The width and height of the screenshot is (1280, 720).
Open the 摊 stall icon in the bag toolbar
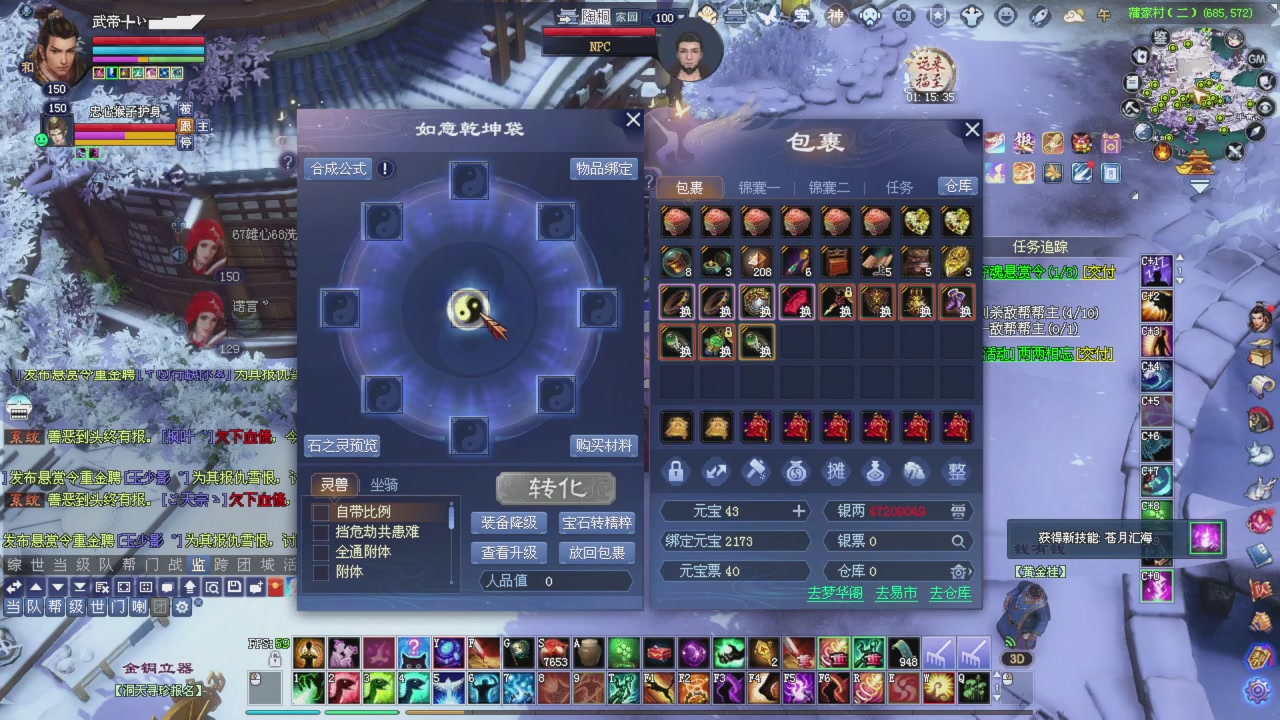(x=836, y=472)
